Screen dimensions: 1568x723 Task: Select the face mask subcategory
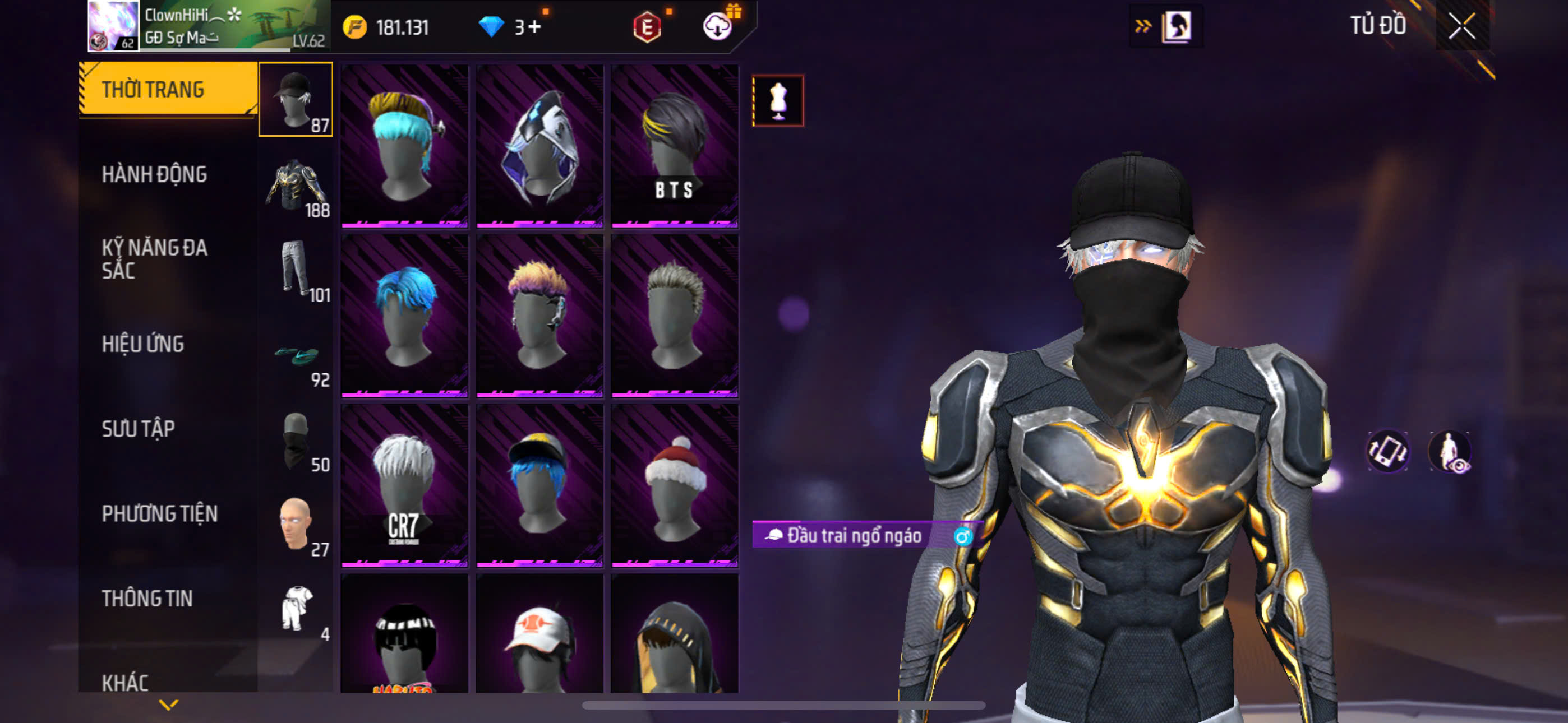[x=297, y=440]
